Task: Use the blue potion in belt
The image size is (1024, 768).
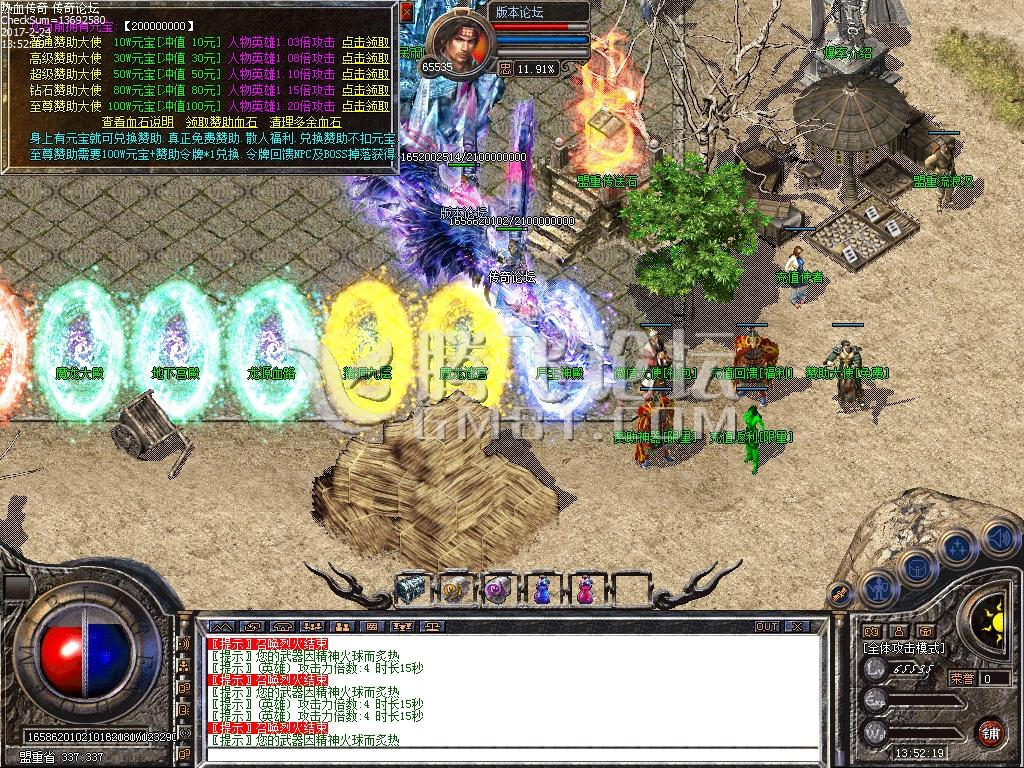Action: [x=541, y=590]
